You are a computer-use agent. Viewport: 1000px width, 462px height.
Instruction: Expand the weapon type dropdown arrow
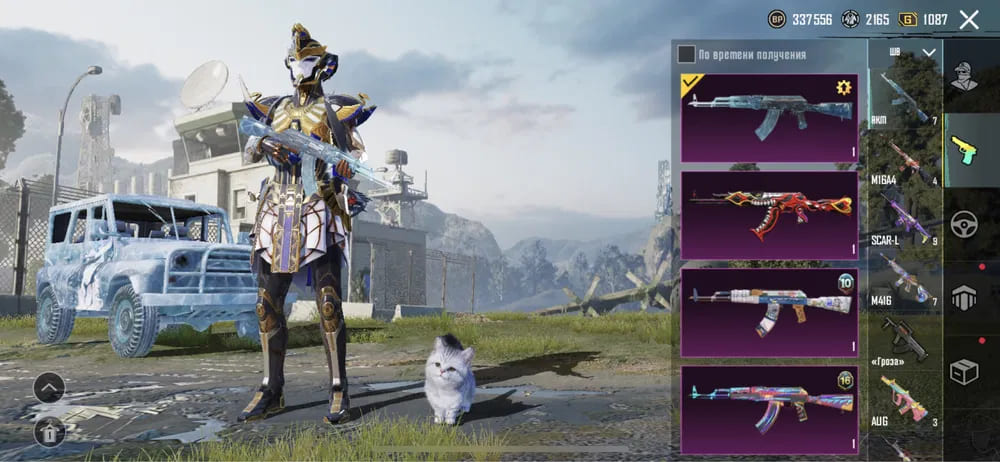(x=929, y=52)
